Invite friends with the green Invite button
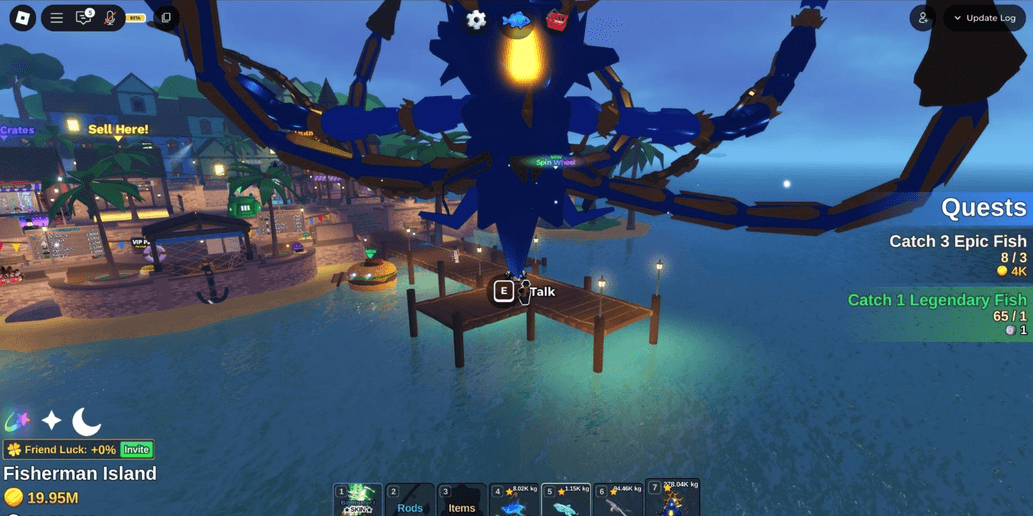Viewport: 1033px width, 516px height. [136, 450]
